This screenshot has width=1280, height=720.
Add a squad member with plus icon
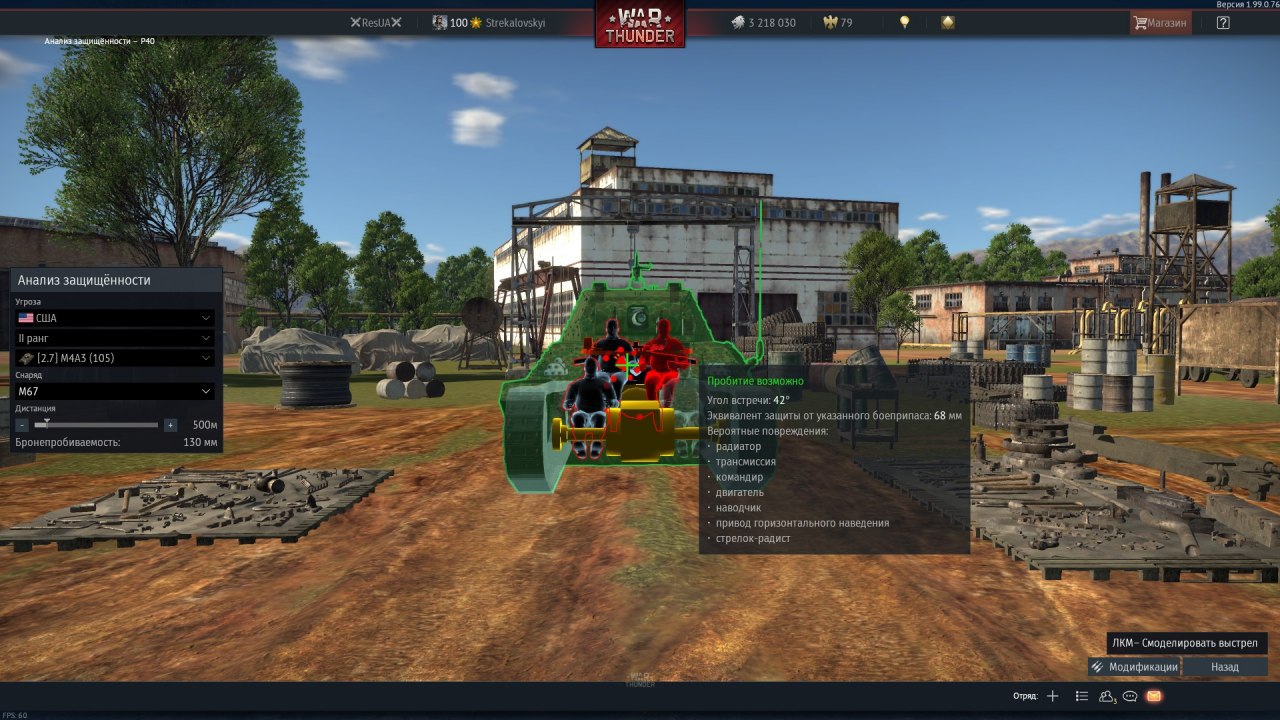[x=1052, y=696]
